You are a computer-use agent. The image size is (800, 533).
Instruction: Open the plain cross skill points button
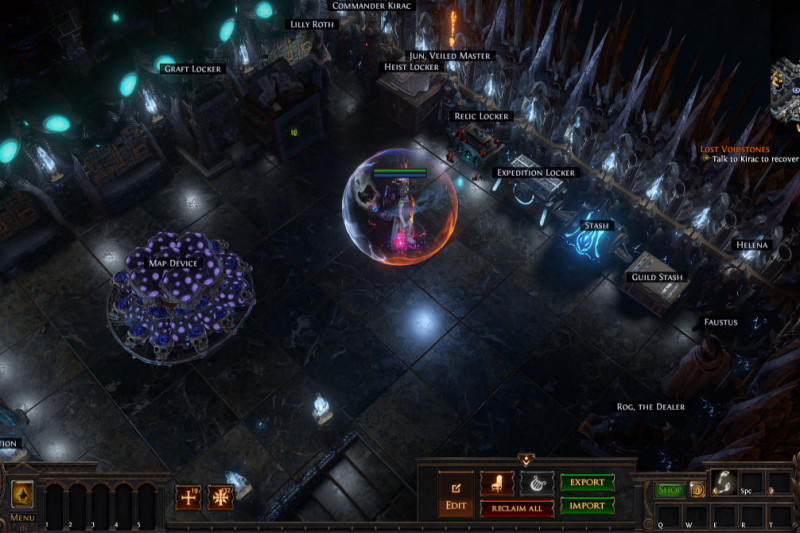coord(188,497)
